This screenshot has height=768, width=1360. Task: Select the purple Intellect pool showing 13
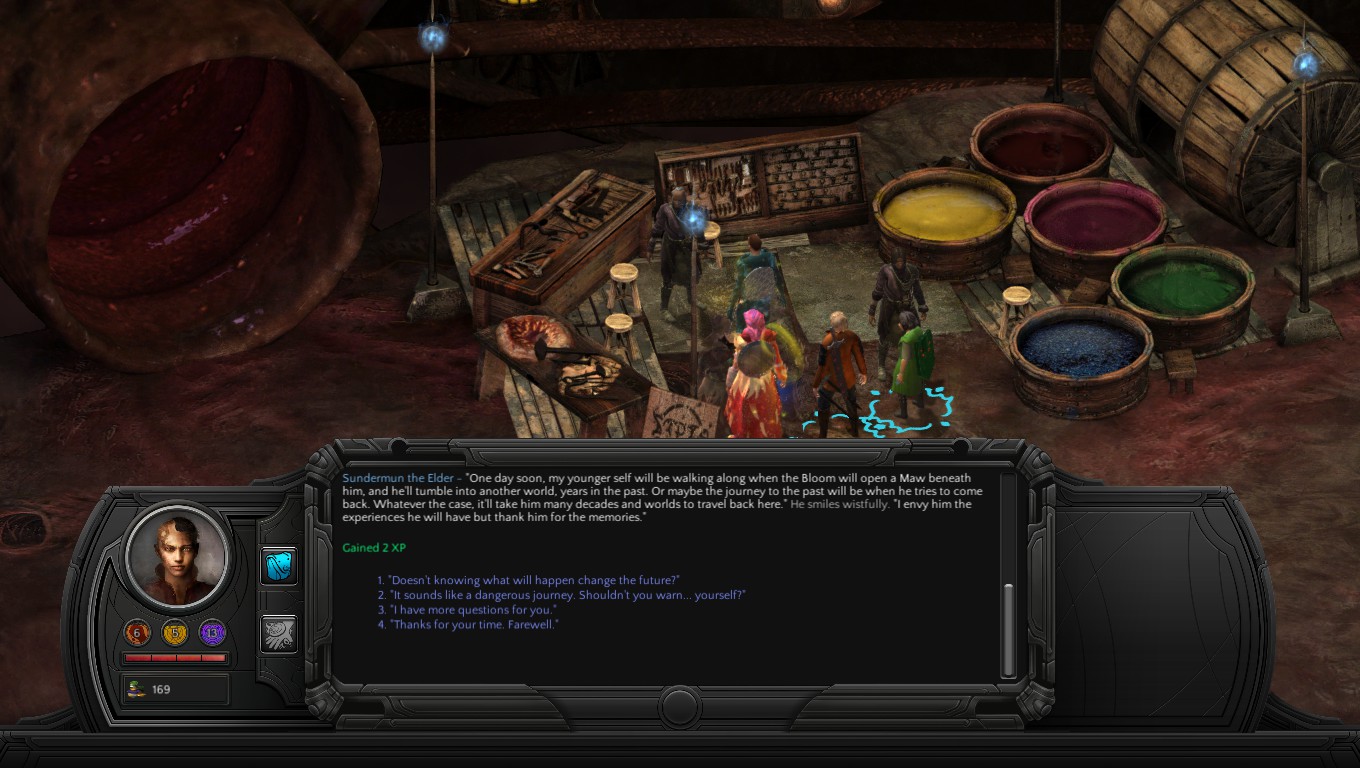(x=212, y=633)
